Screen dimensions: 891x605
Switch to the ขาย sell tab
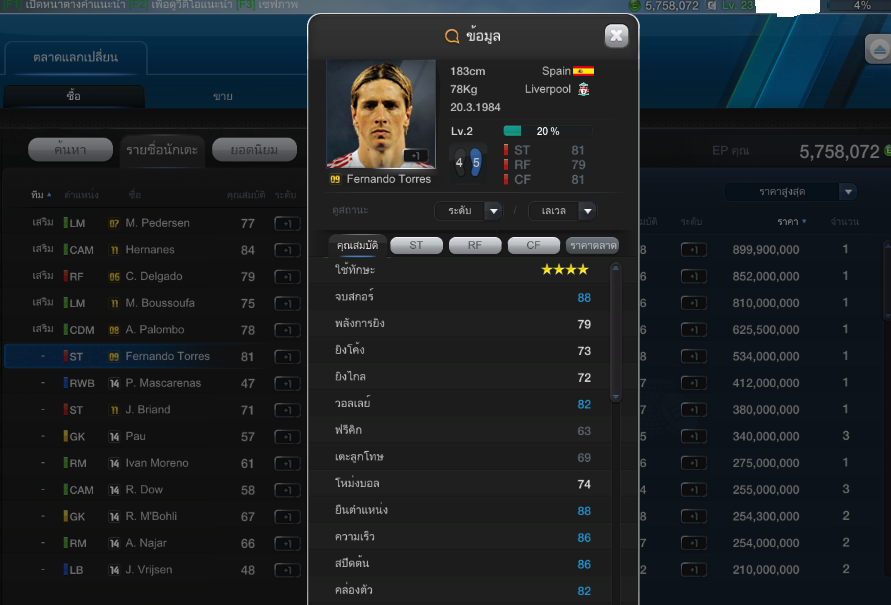tap(222, 96)
